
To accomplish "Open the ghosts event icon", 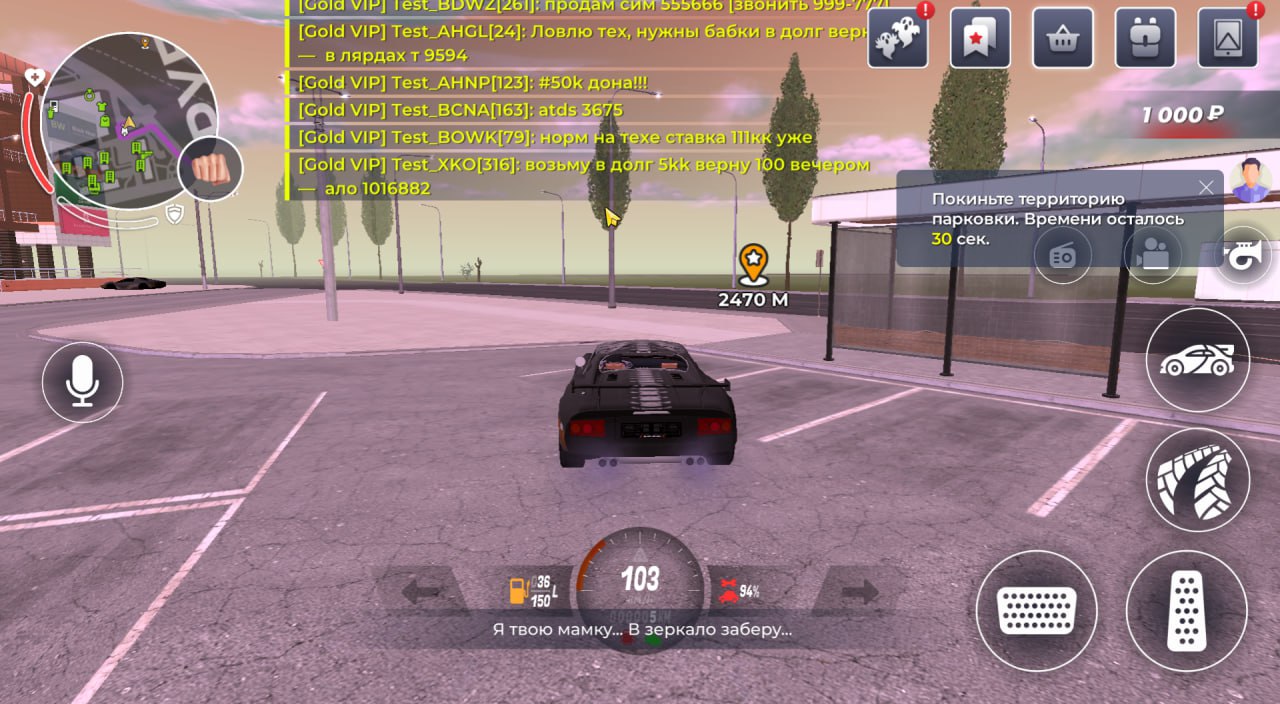I will [897, 39].
